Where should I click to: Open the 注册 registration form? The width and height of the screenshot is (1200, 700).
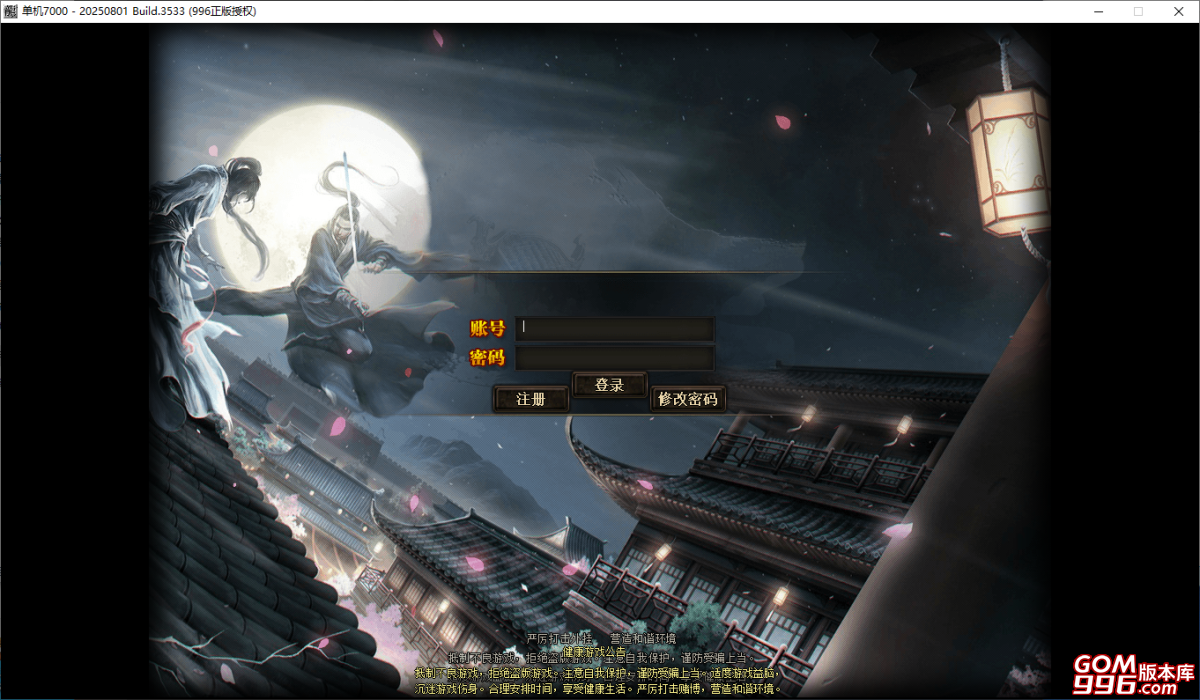(531, 399)
